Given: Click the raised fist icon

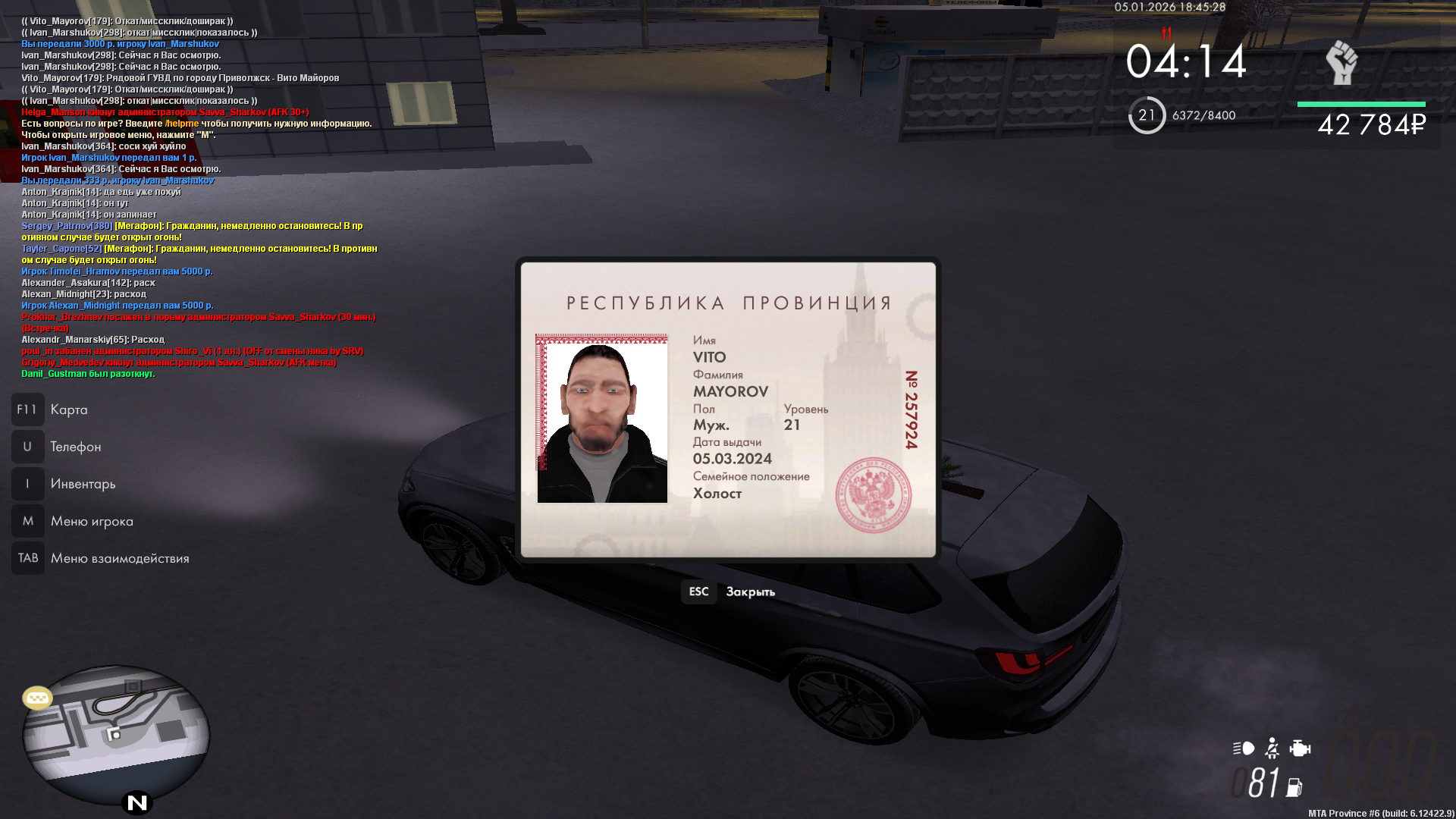Looking at the screenshot, I should pyautogui.click(x=1341, y=62).
